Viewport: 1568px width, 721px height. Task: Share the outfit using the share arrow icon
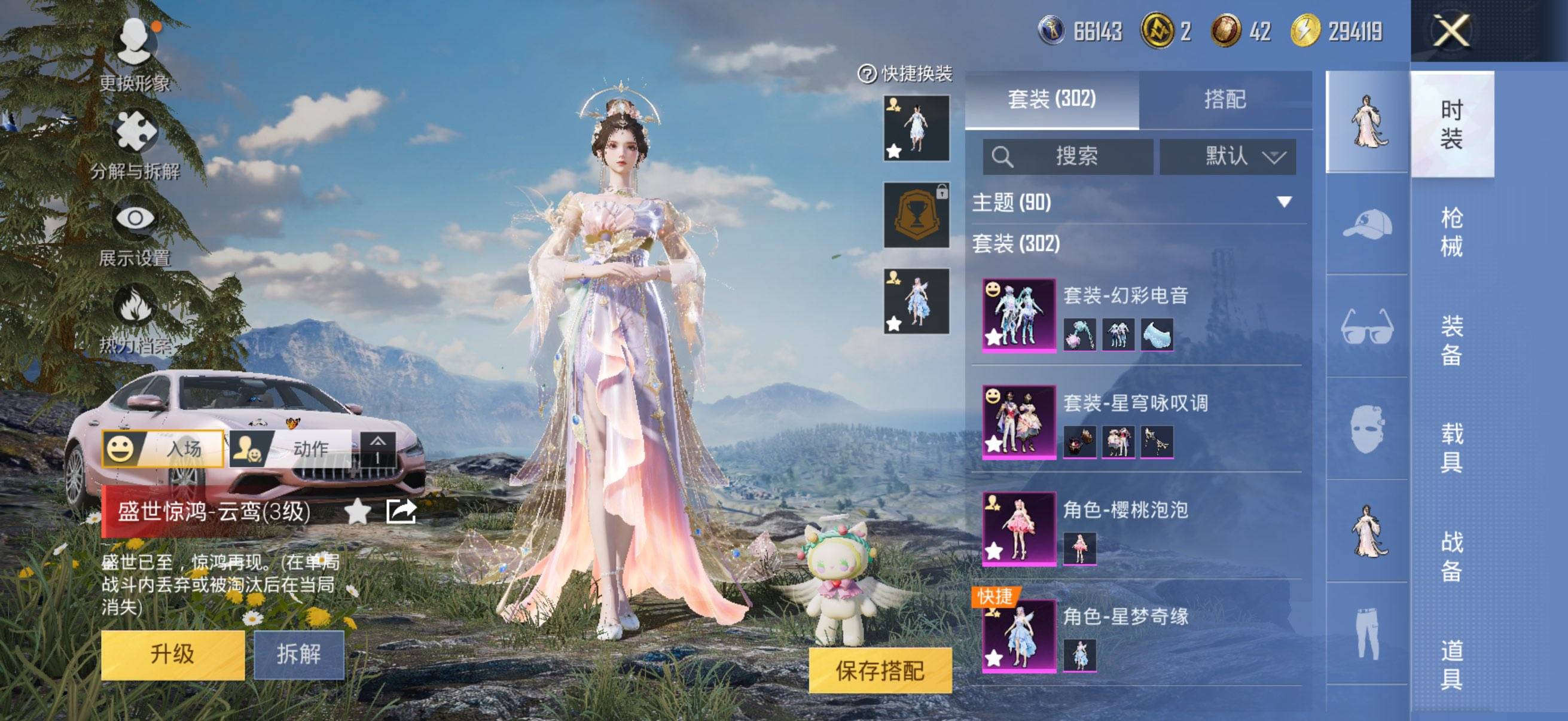(401, 511)
